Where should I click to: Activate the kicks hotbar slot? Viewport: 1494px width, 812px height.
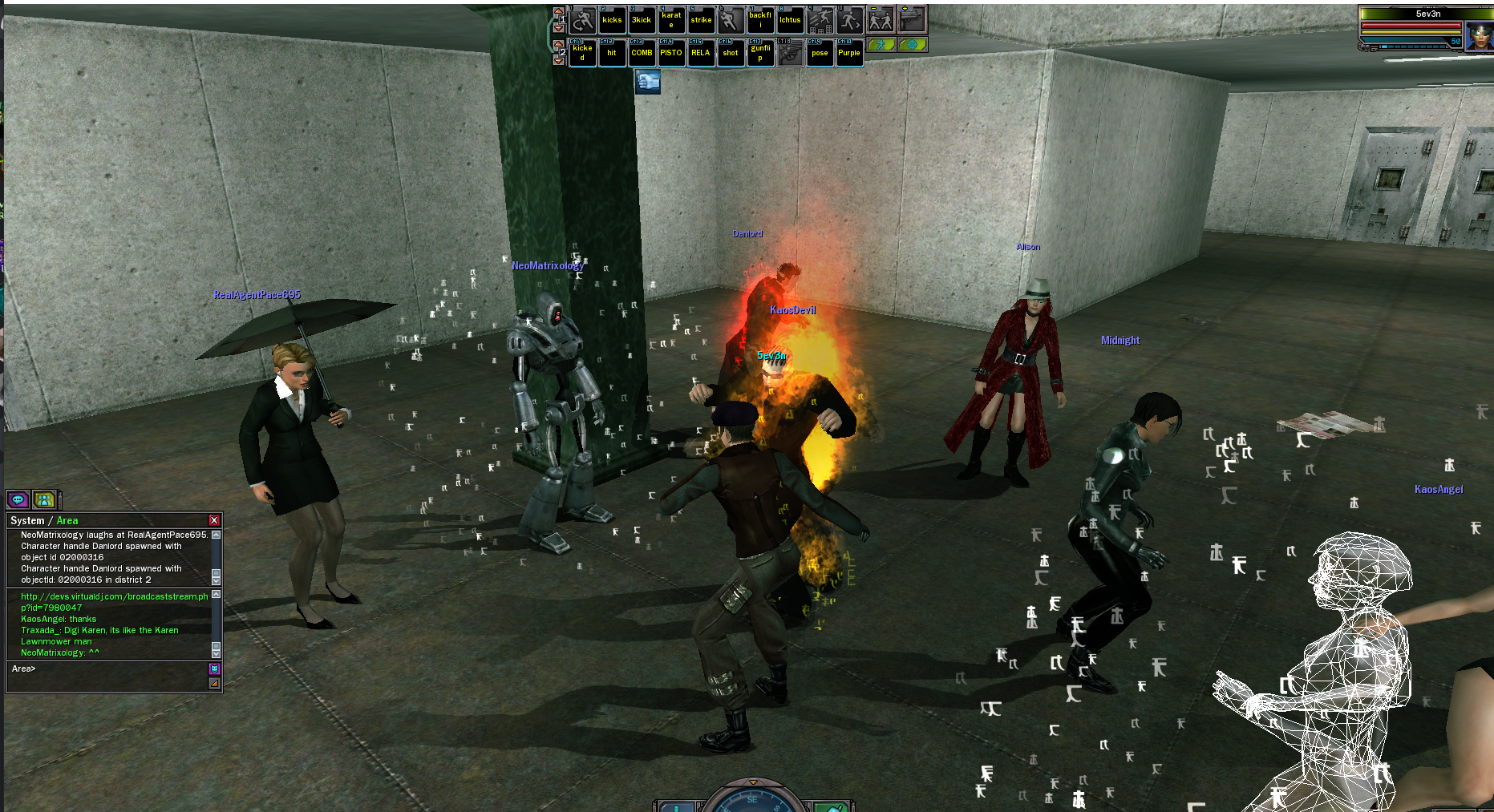pos(612,20)
